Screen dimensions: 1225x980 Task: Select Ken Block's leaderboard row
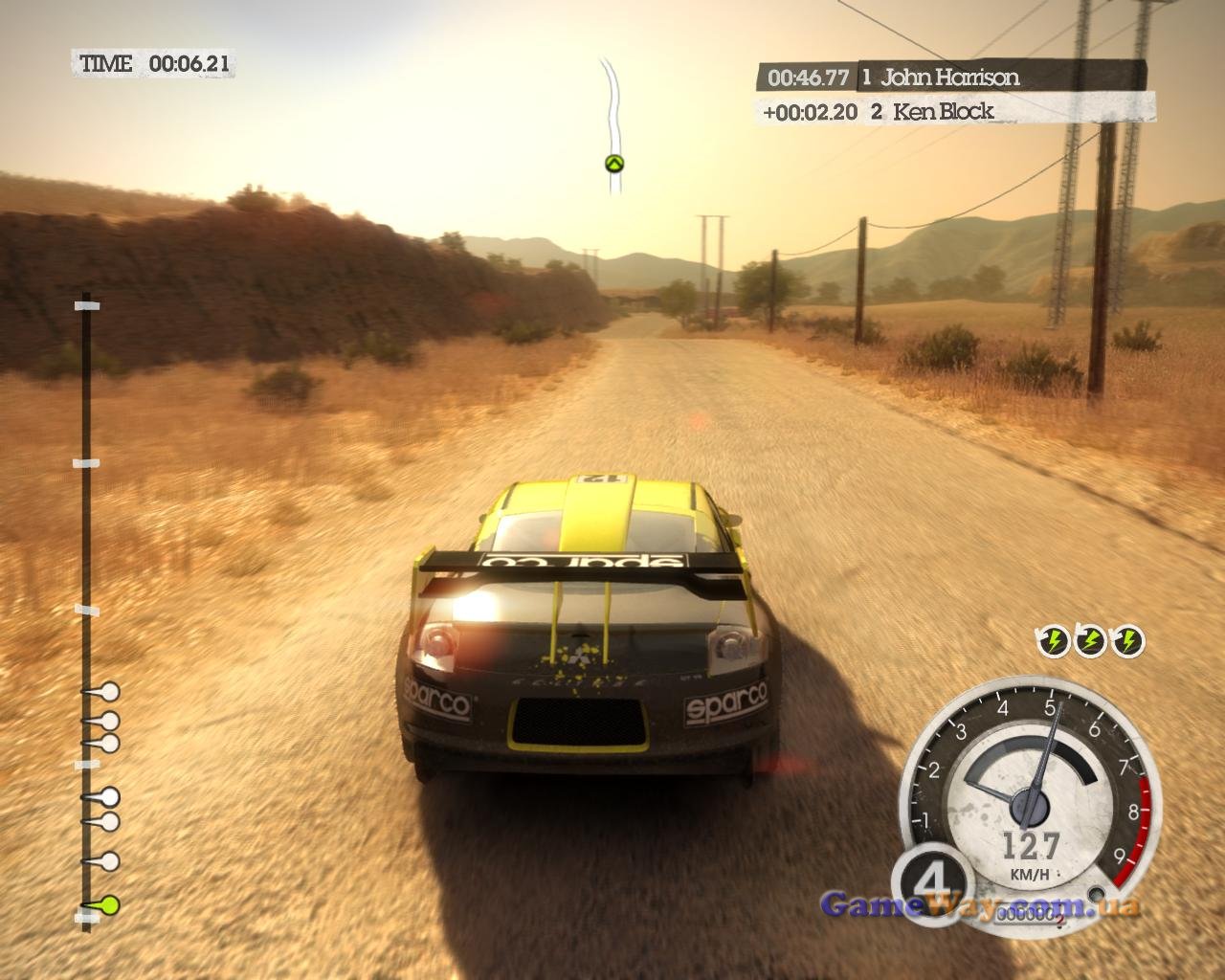[955, 111]
